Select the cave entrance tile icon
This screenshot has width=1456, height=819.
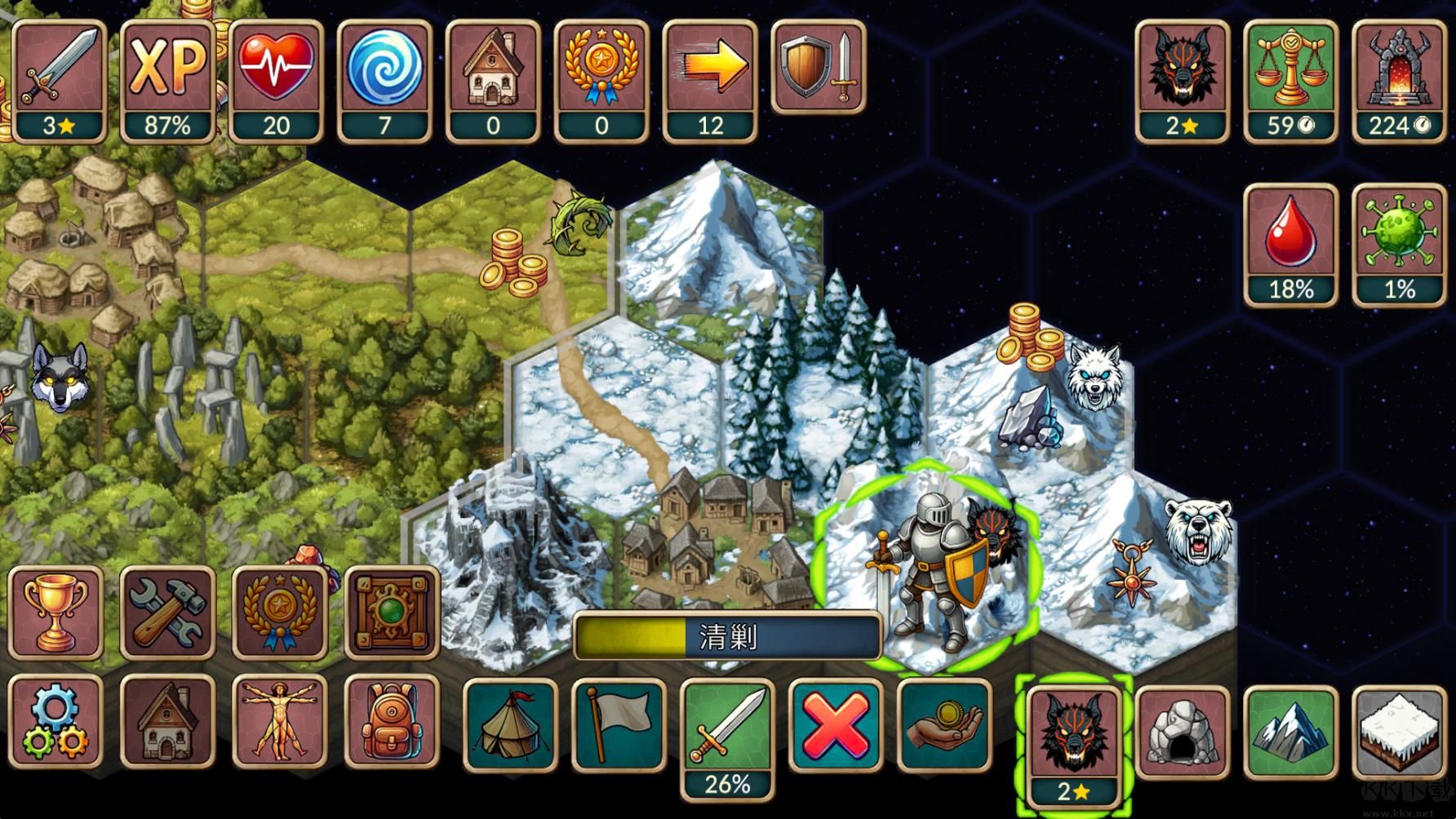click(1183, 732)
